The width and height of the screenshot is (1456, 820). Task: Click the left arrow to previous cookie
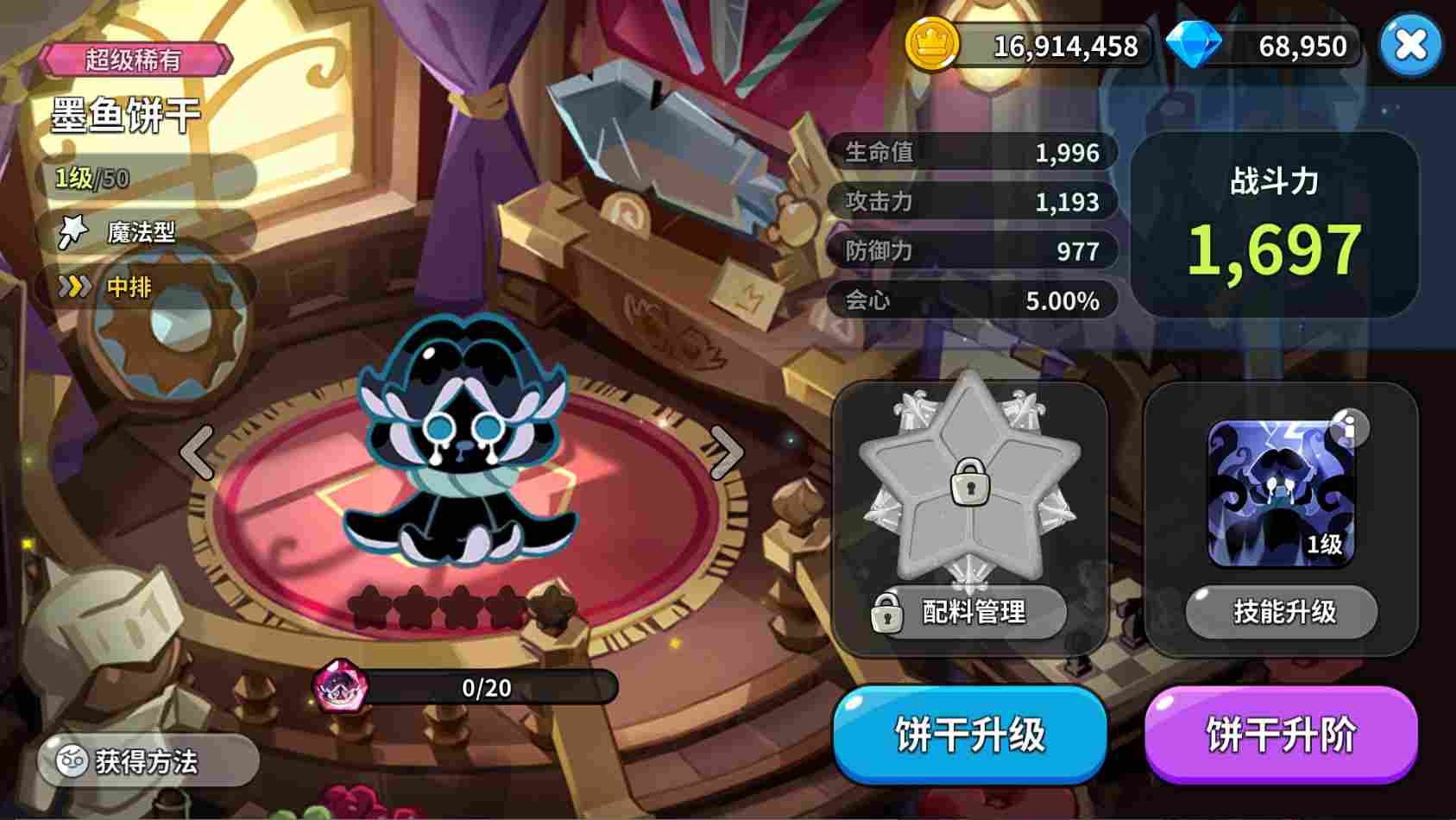point(197,451)
